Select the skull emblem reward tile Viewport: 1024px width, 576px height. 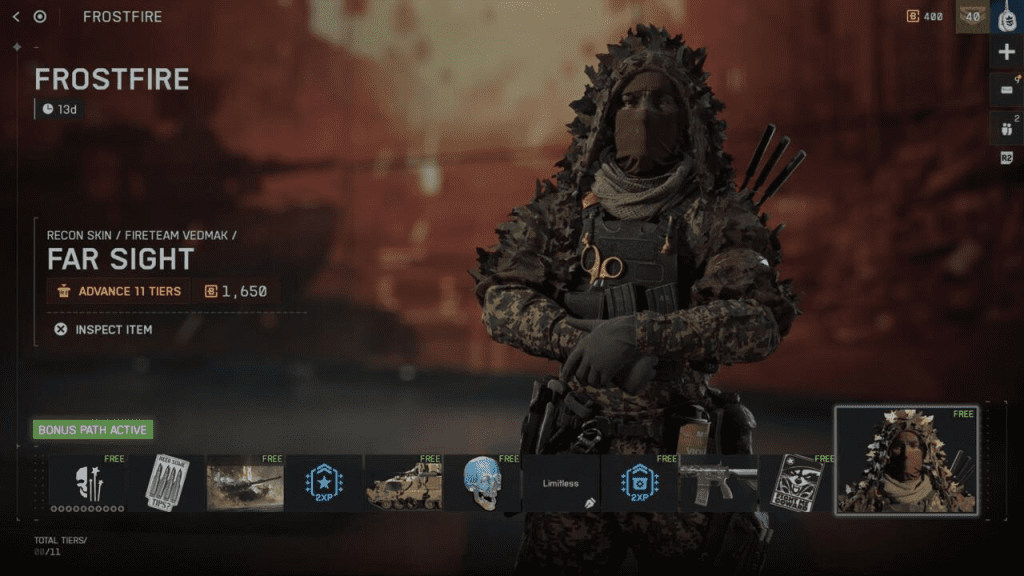[87, 484]
